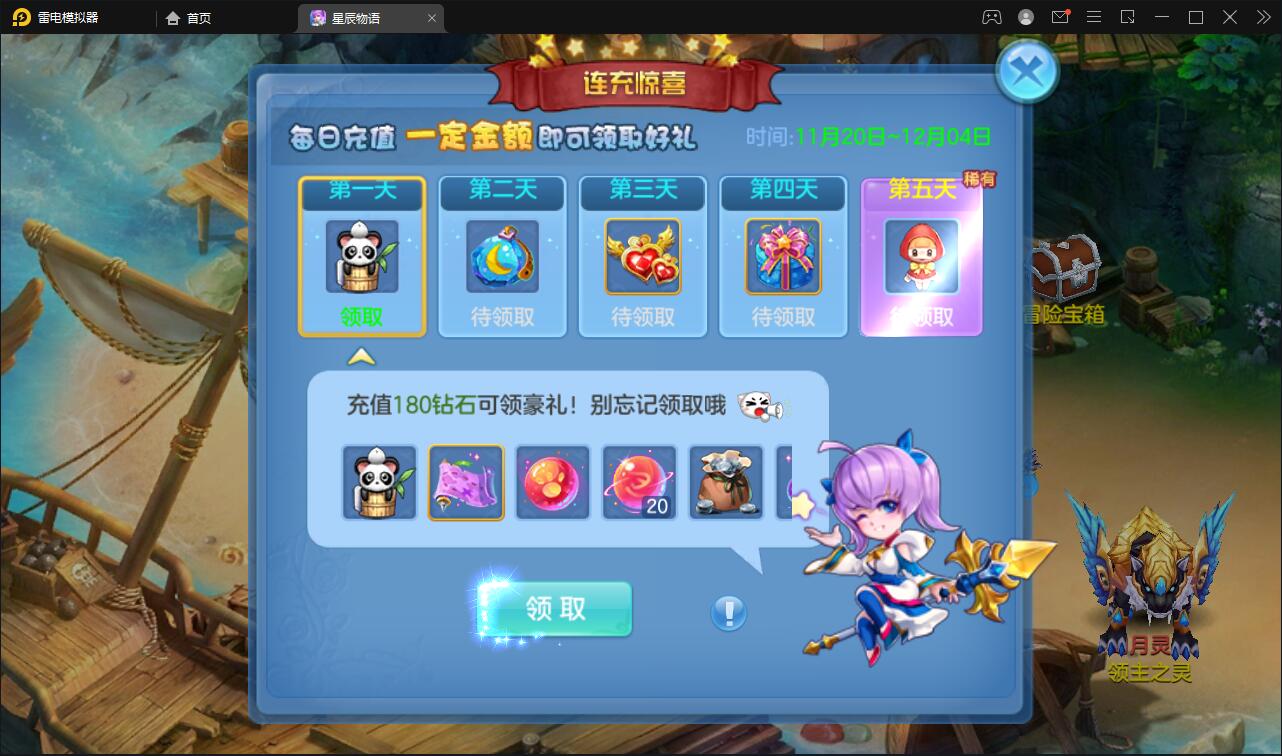Expand the hidden toolbar with the double chevron
1282x756 pixels.
coord(1262,16)
